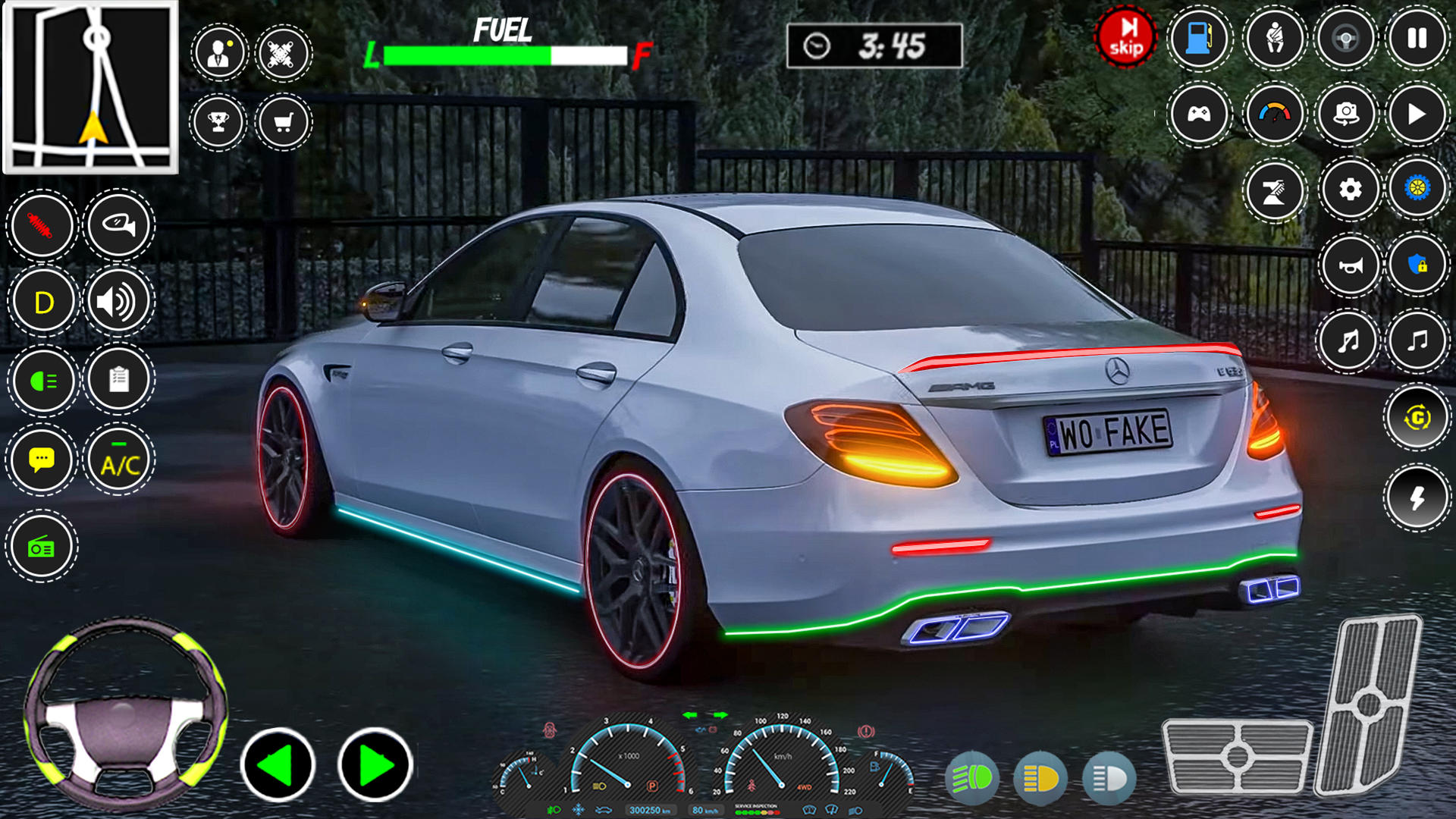The image size is (1456, 819).
Task: Steer right with the green arrow
Action: click(375, 765)
